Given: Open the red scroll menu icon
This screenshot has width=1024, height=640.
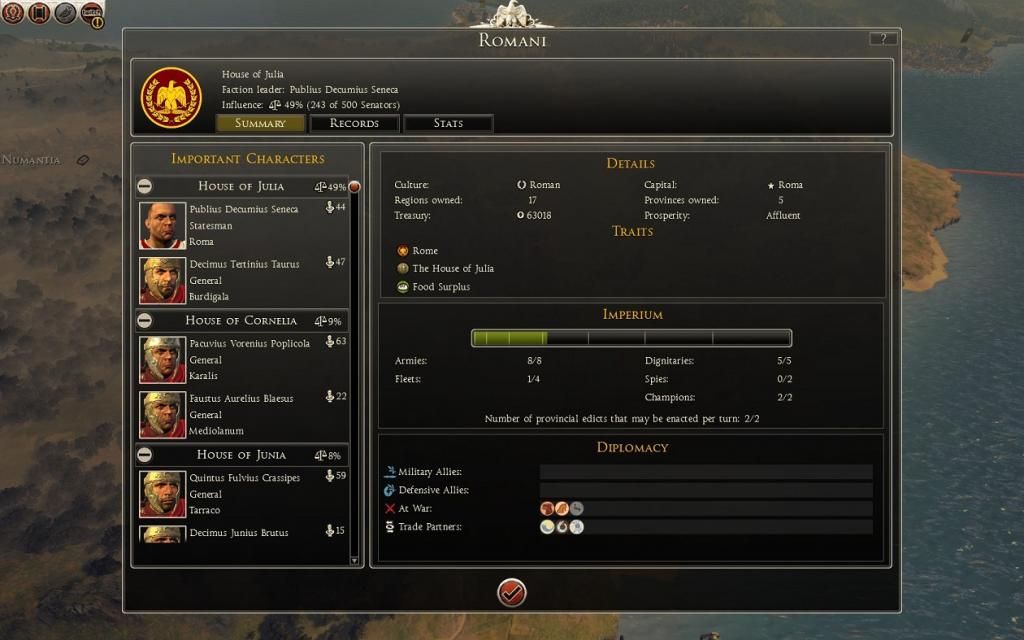Looking at the screenshot, I should (x=40, y=13).
